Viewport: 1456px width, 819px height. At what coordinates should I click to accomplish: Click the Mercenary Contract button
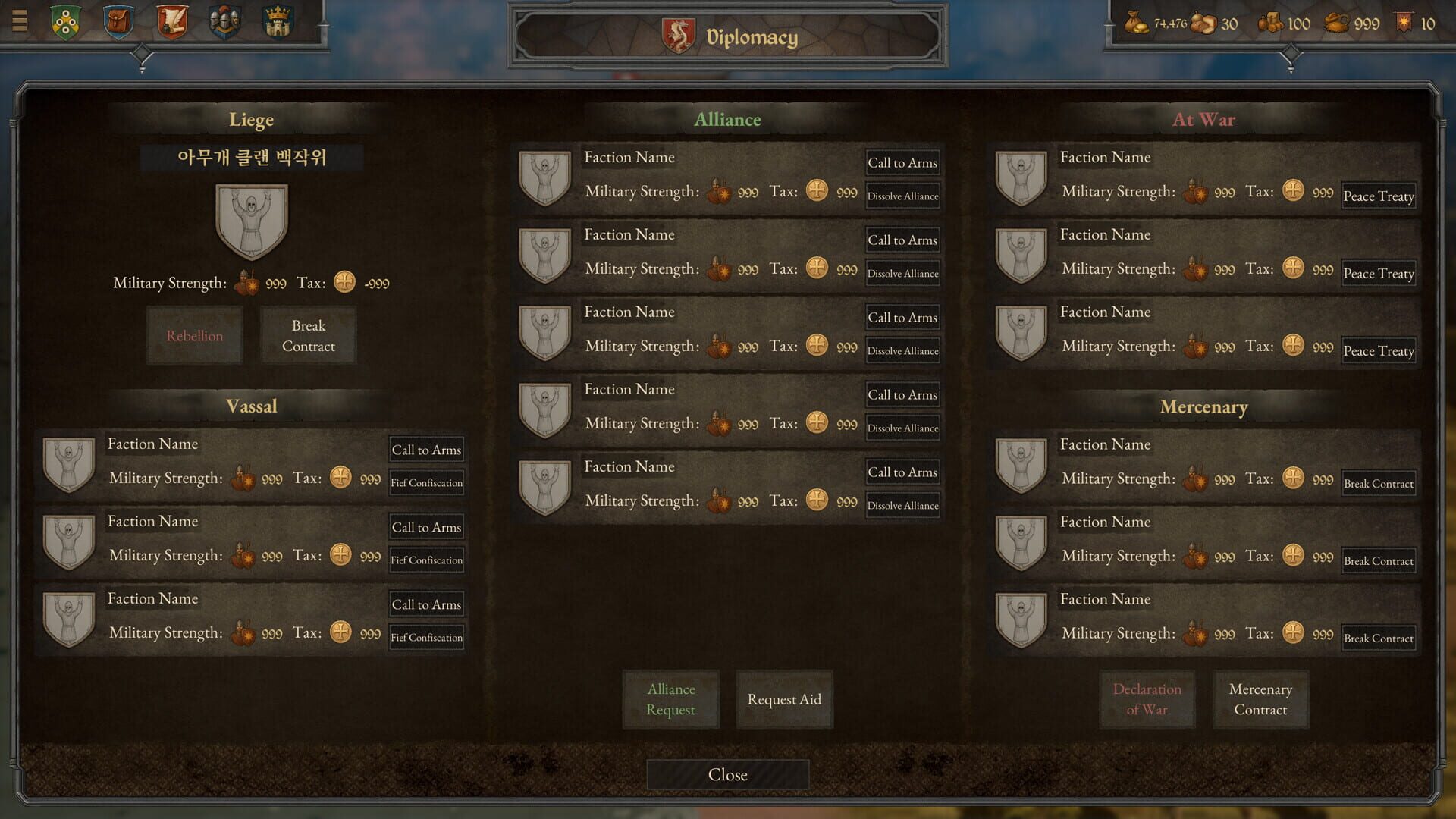1260,699
